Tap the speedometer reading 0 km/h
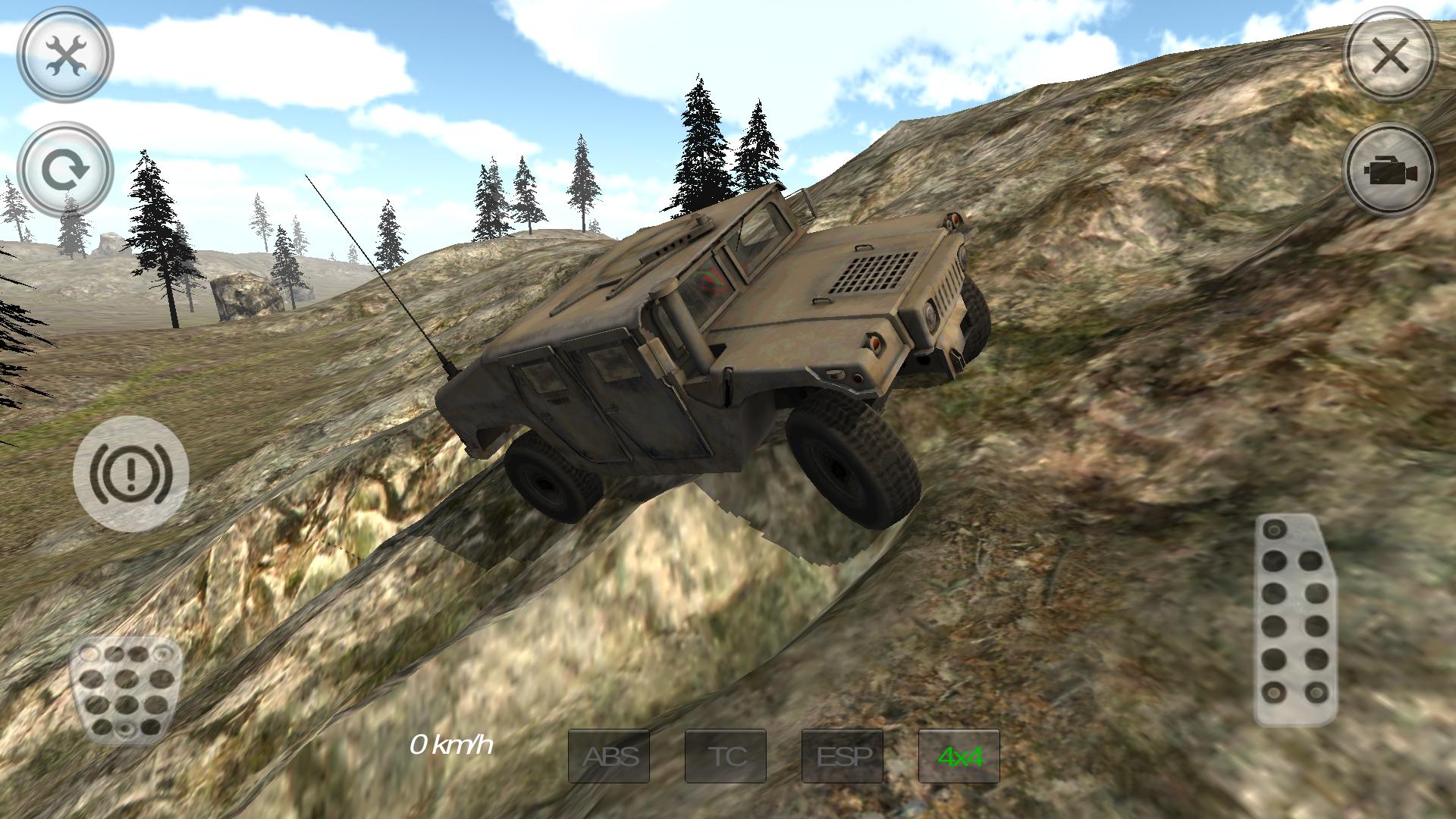This screenshot has height=819, width=1456. pyautogui.click(x=453, y=748)
